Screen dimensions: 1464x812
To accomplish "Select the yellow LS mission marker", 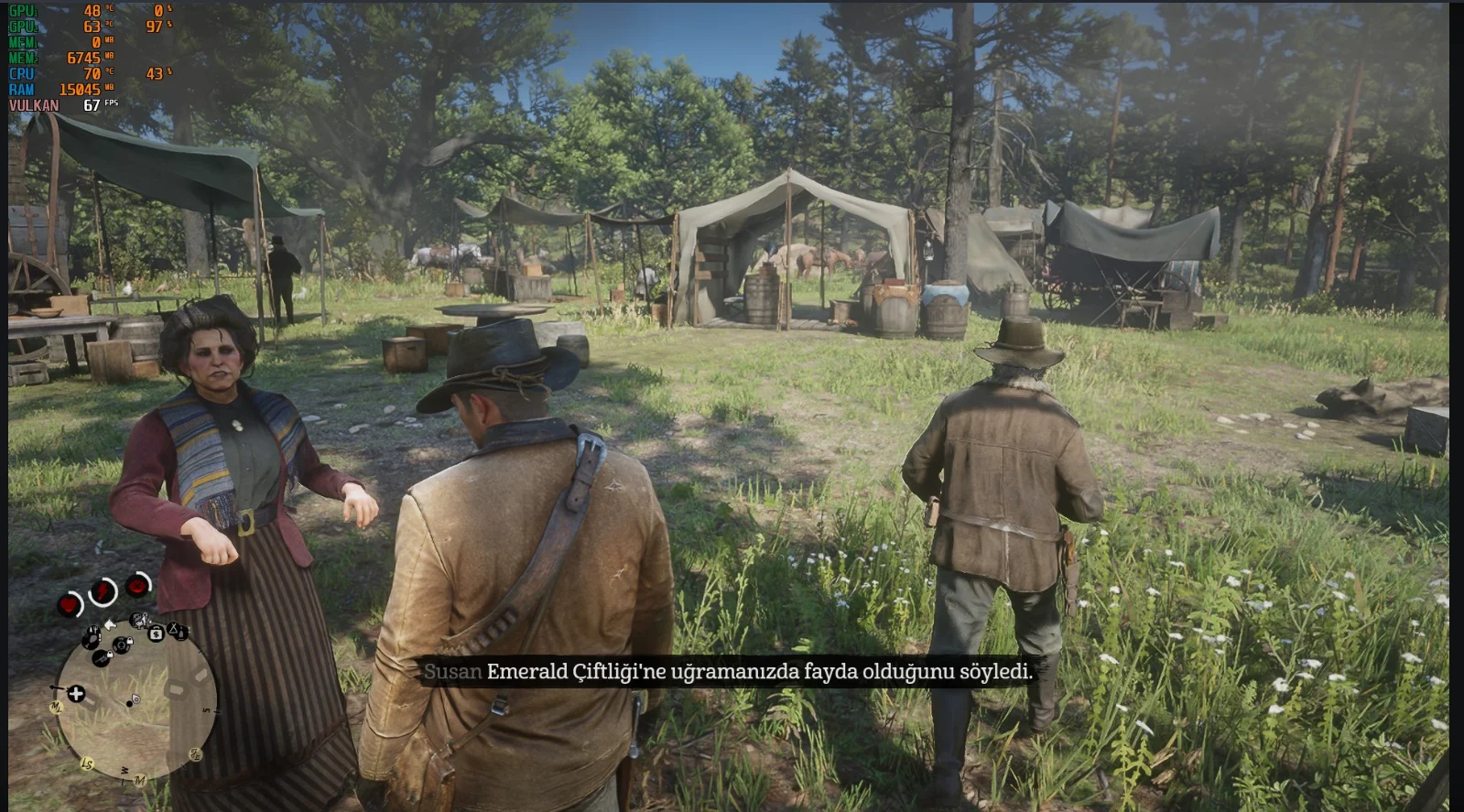I will (x=88, y=763).
